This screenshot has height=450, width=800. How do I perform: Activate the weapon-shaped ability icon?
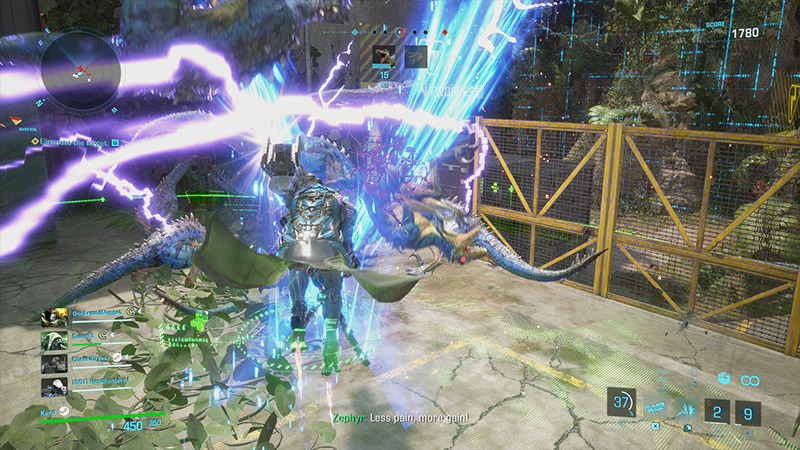coord(657,409)
